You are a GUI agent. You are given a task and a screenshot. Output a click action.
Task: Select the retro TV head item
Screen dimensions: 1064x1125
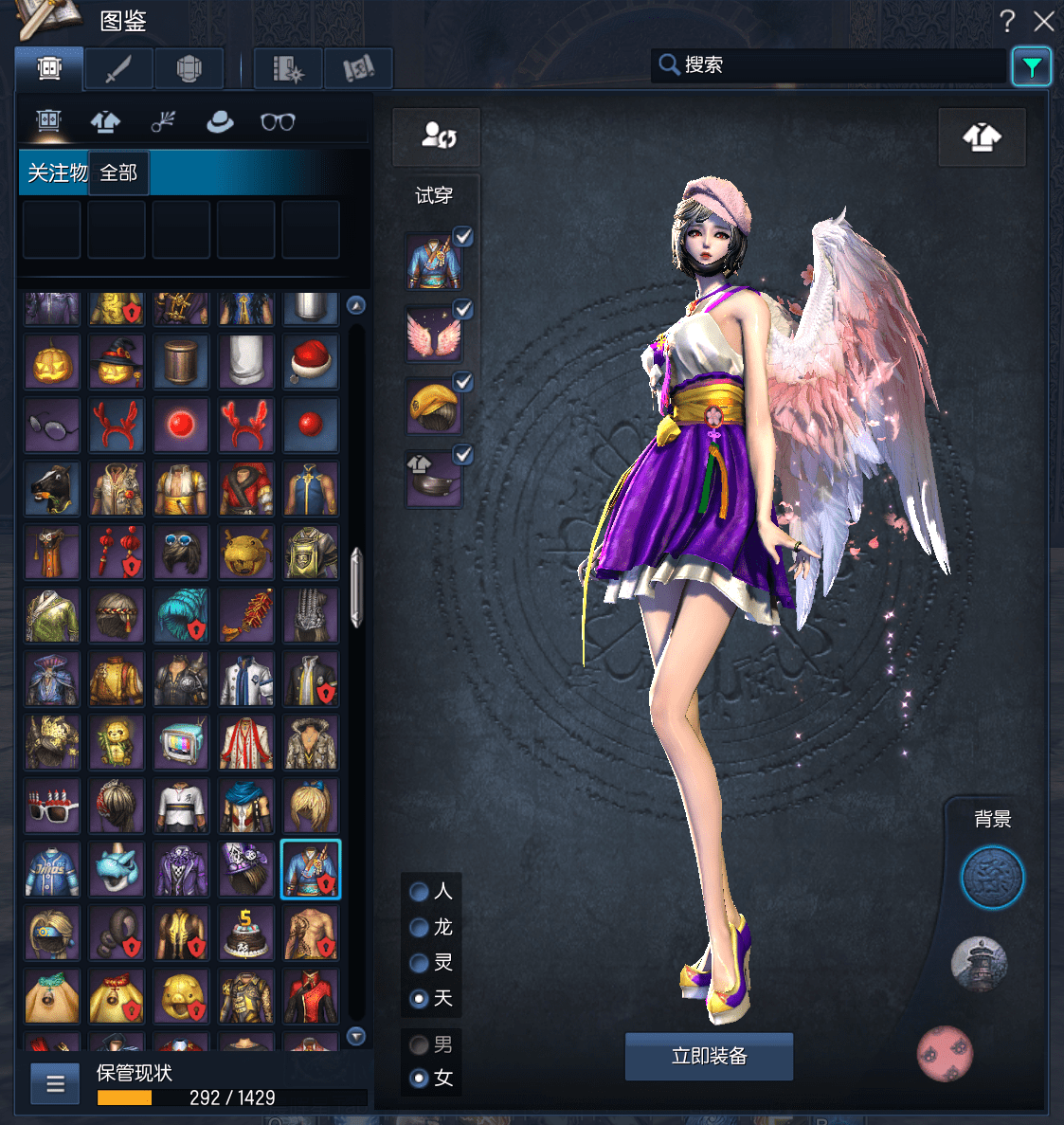coord(181,742)
